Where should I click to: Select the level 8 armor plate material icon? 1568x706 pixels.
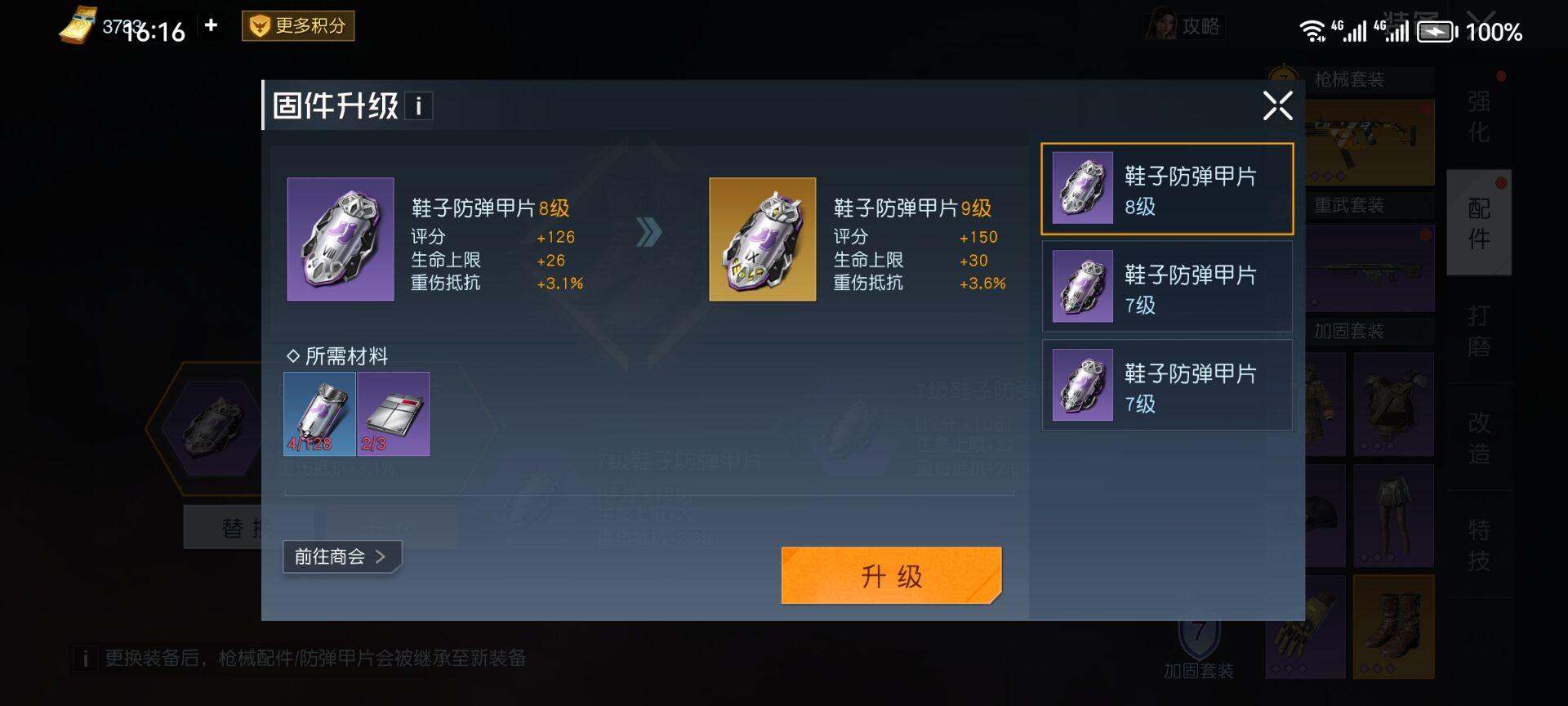(318, 414)
